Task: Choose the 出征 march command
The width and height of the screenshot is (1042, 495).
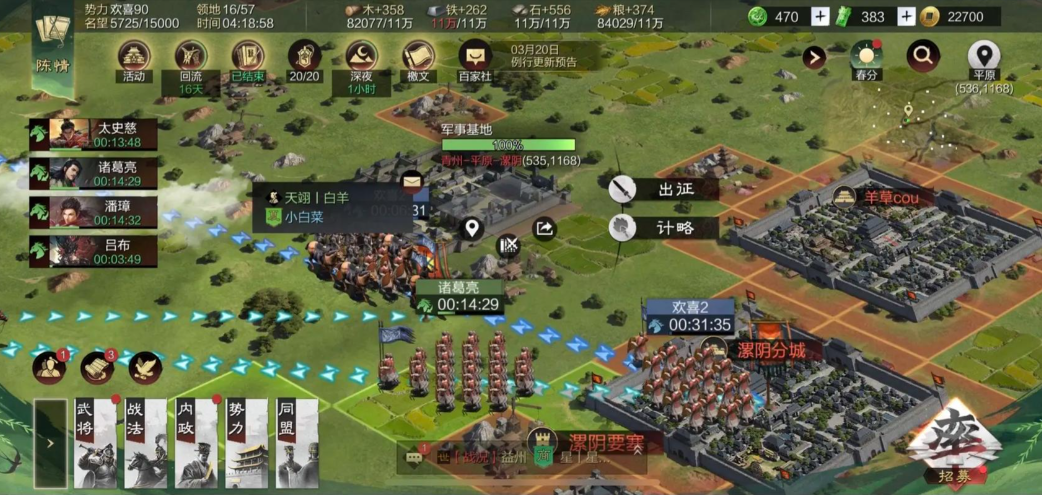Action: tap(662, 188)
